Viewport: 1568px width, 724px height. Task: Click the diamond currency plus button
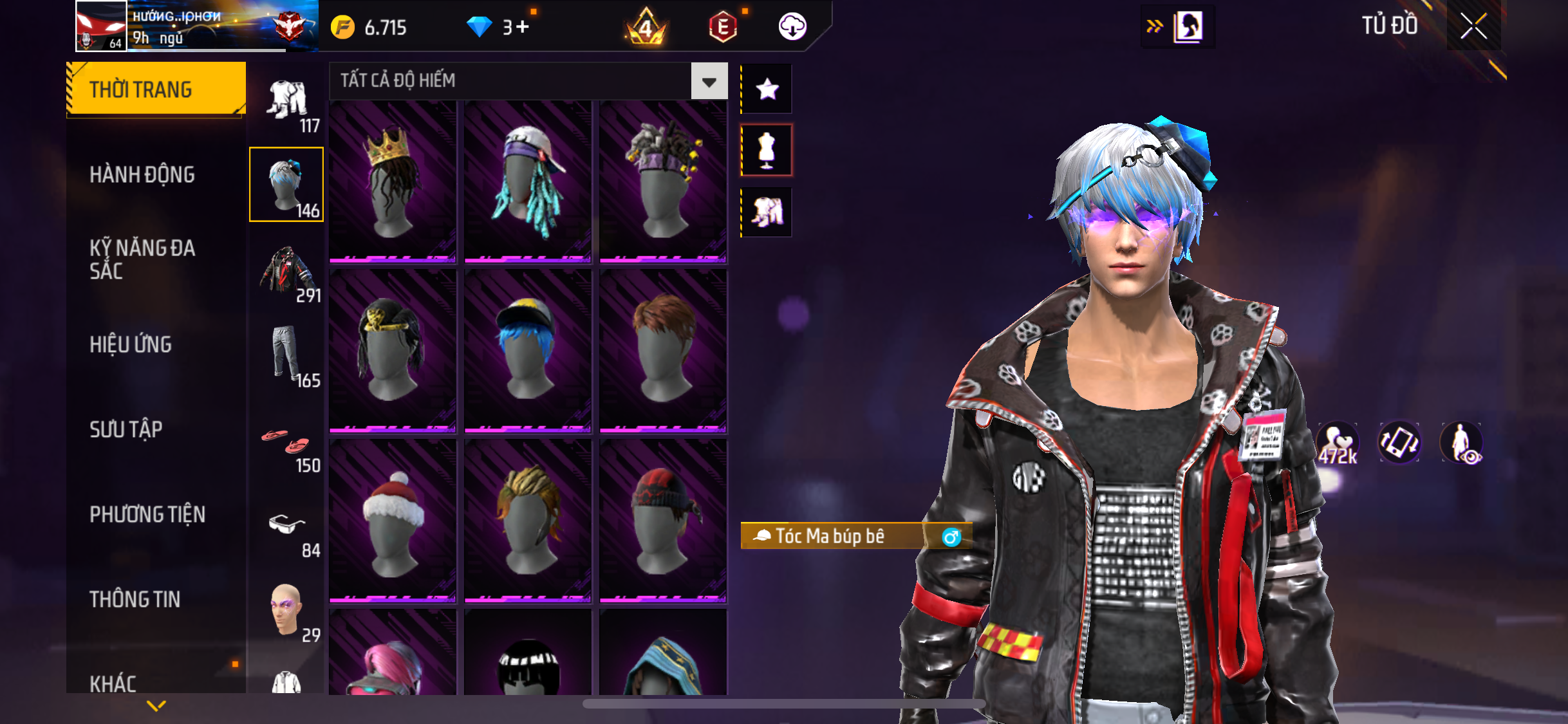pos(523,27)
